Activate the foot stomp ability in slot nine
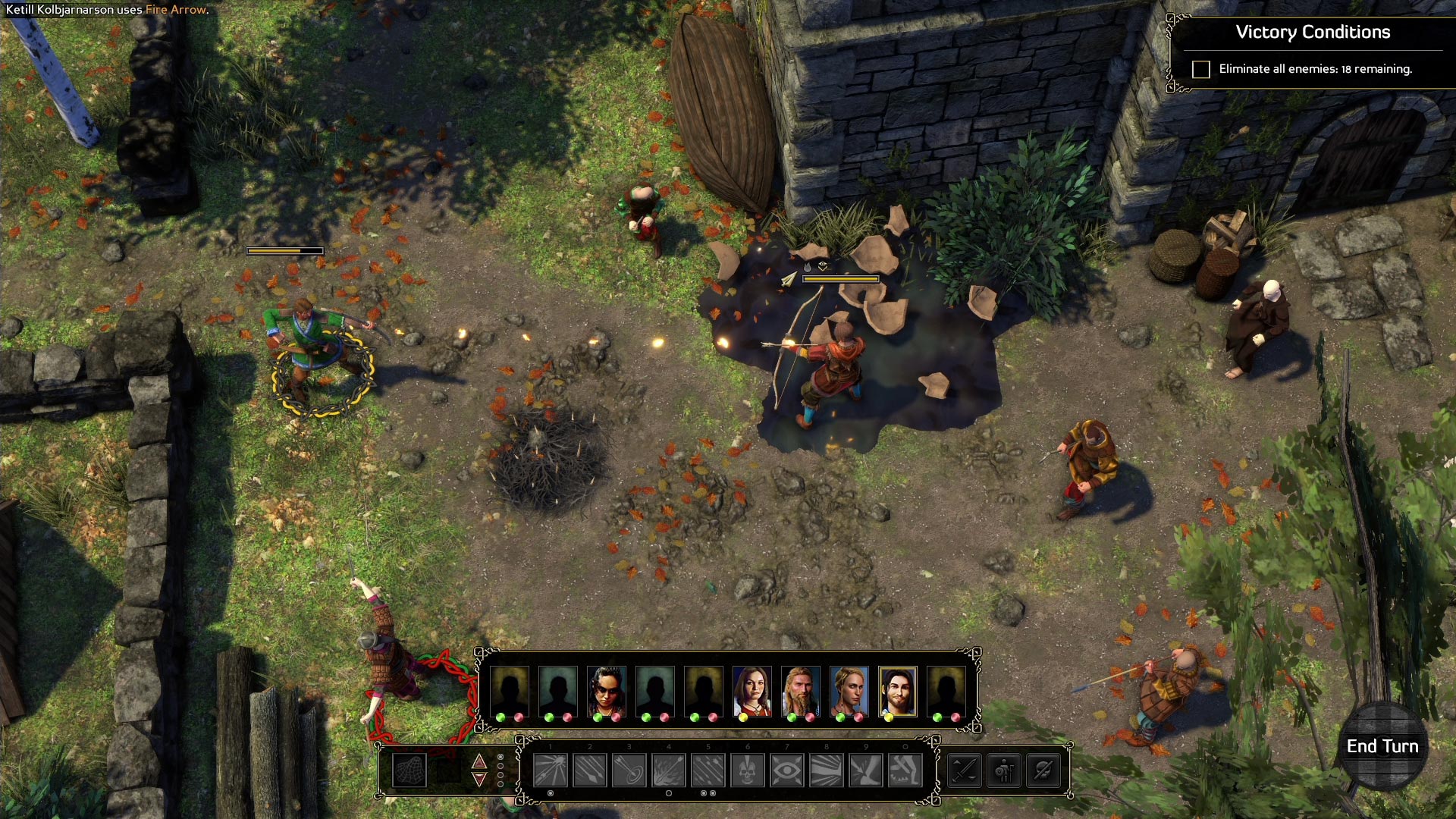Image resolution: width=1456 pixels, height=819 pixels. click(865, 771)
